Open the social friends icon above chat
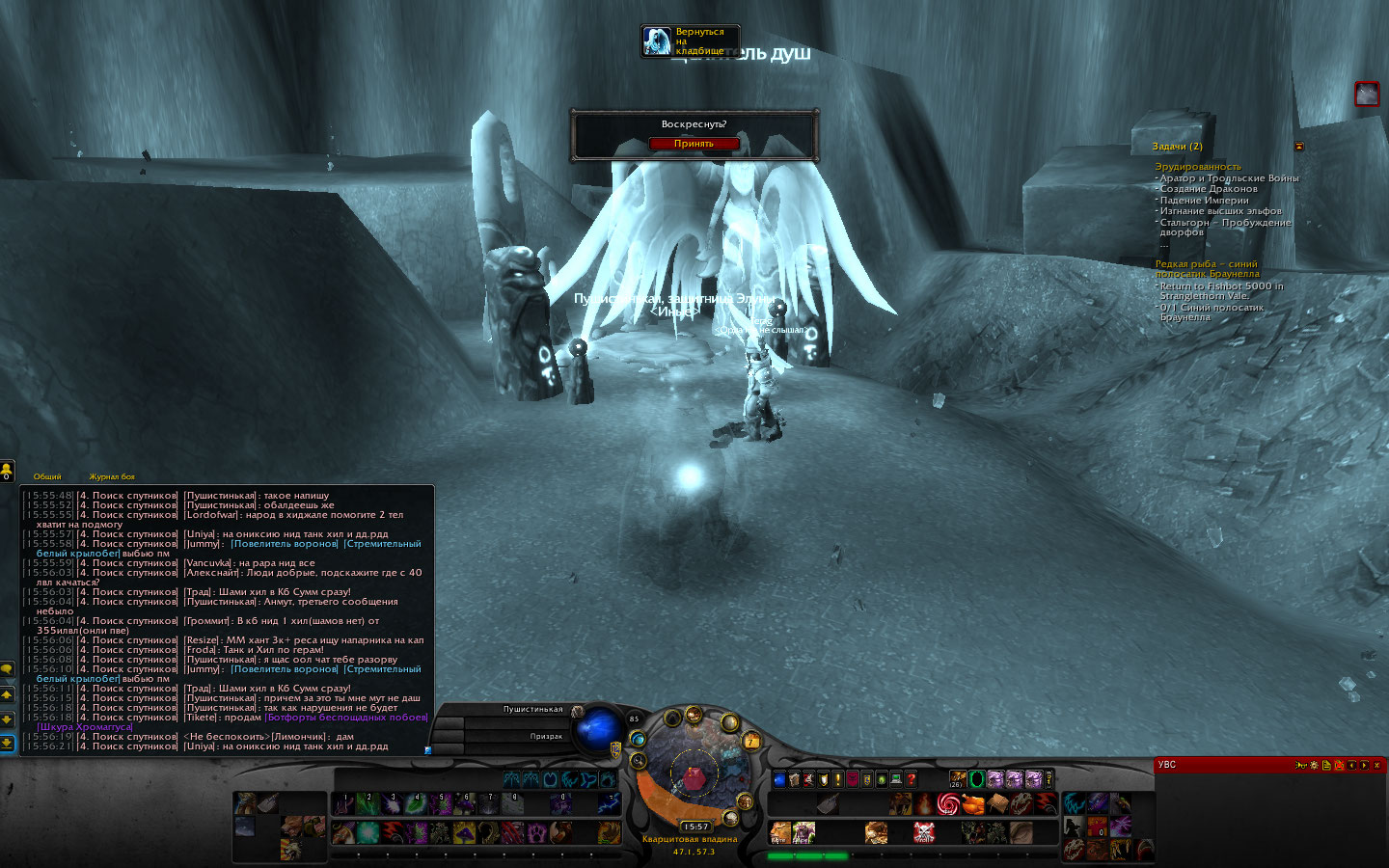 (x=7, y=470)
